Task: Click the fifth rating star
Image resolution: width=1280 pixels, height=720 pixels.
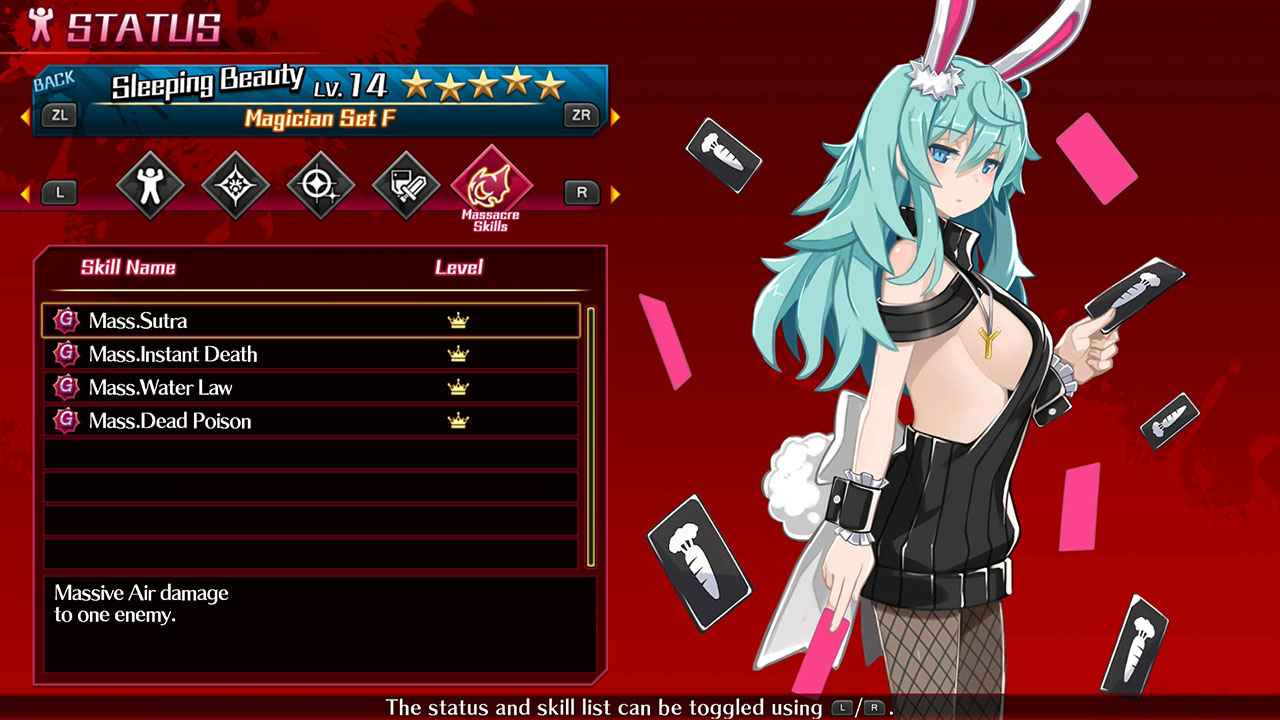Action: 552,87
